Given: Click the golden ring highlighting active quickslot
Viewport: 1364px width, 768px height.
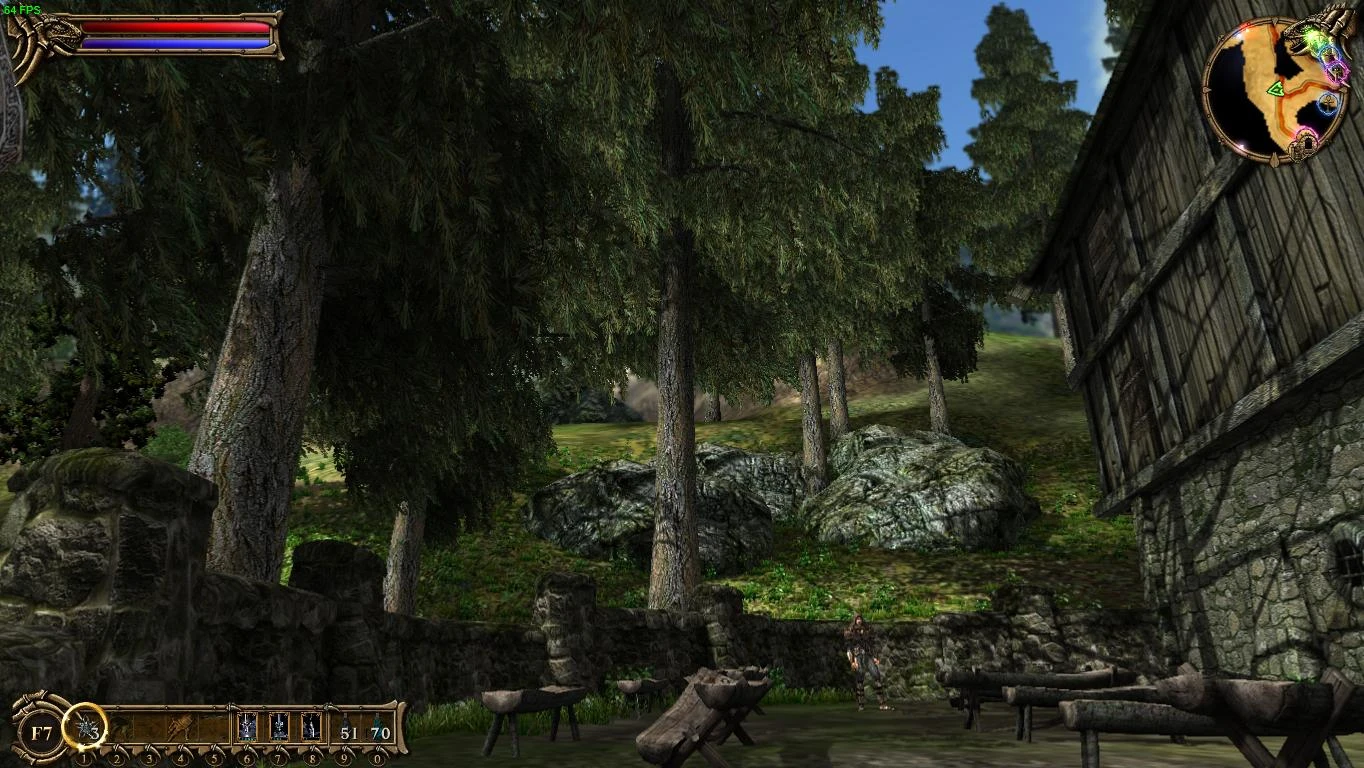Looking at the screenshot, I should coord(83,728).
